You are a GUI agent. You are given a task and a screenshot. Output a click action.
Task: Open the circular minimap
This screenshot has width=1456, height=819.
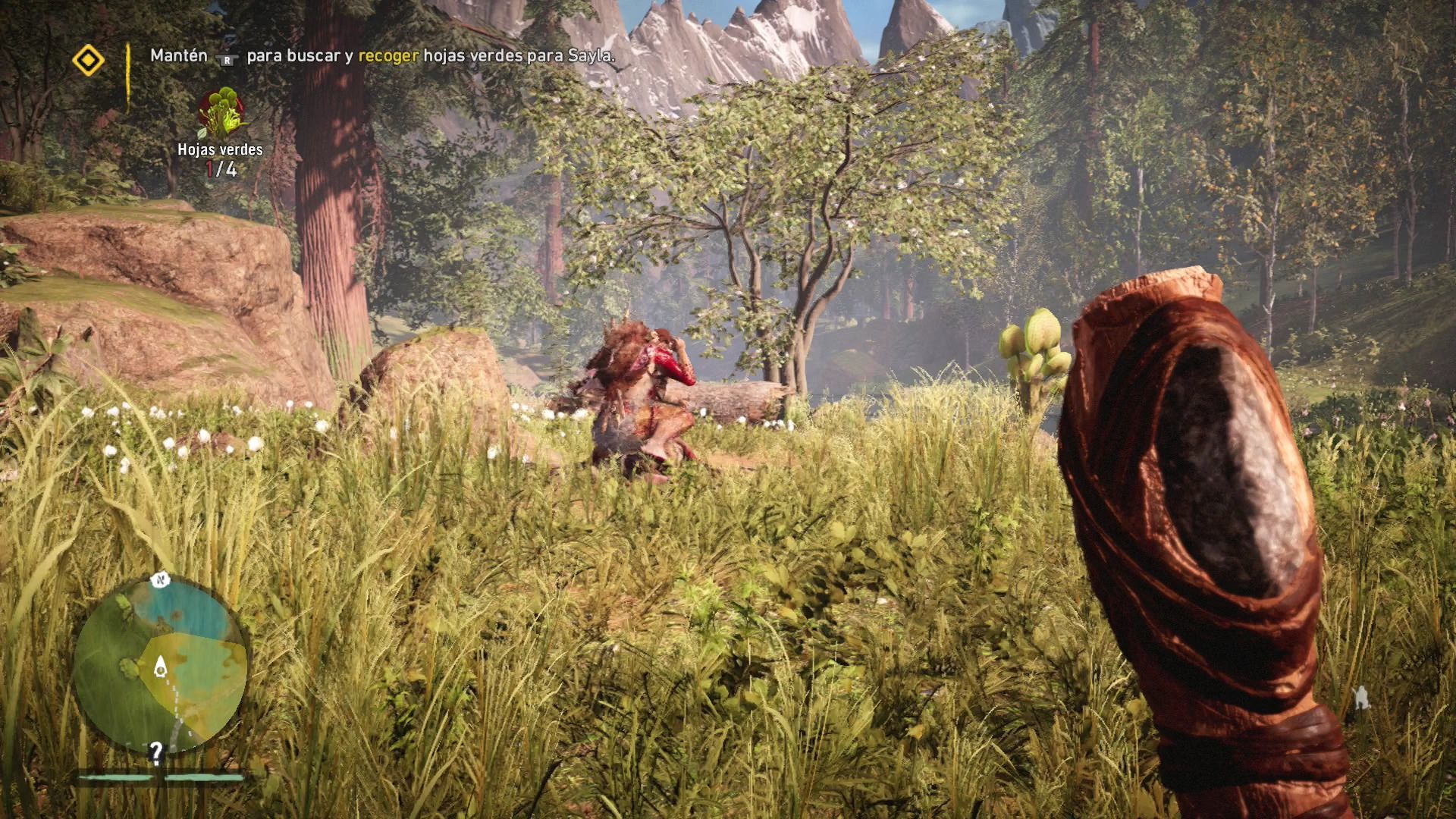pos(161,666)
